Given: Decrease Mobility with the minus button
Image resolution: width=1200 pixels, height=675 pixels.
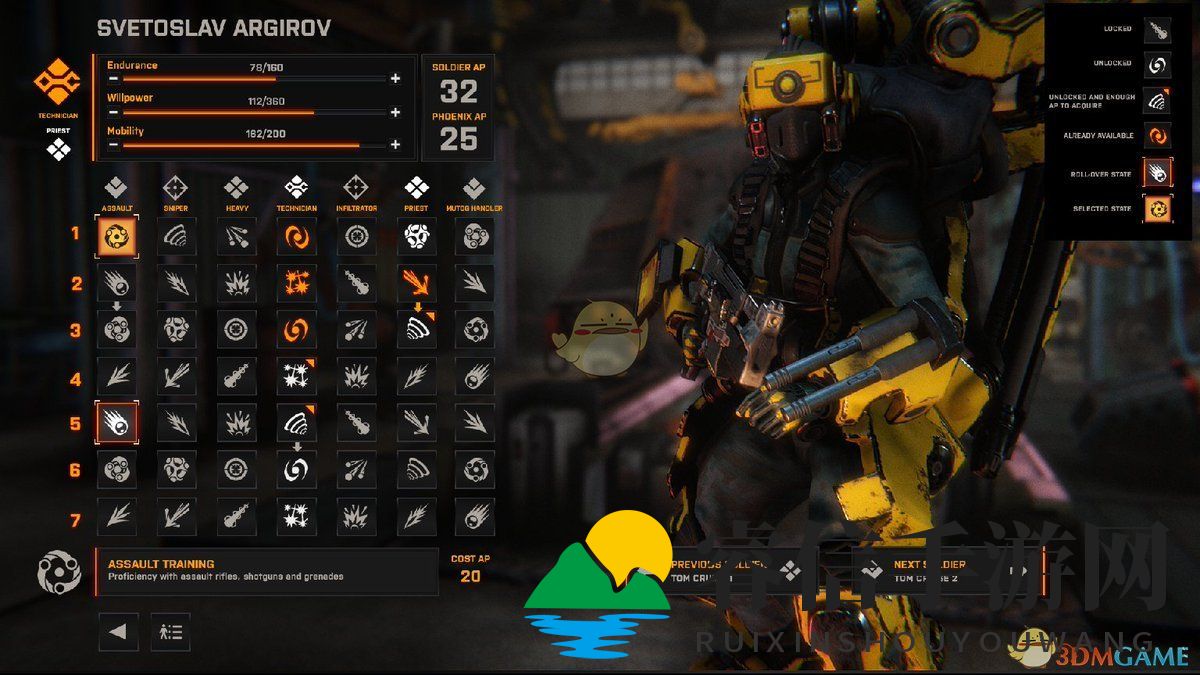Looking at the screenshot, I should click(114, 145).
